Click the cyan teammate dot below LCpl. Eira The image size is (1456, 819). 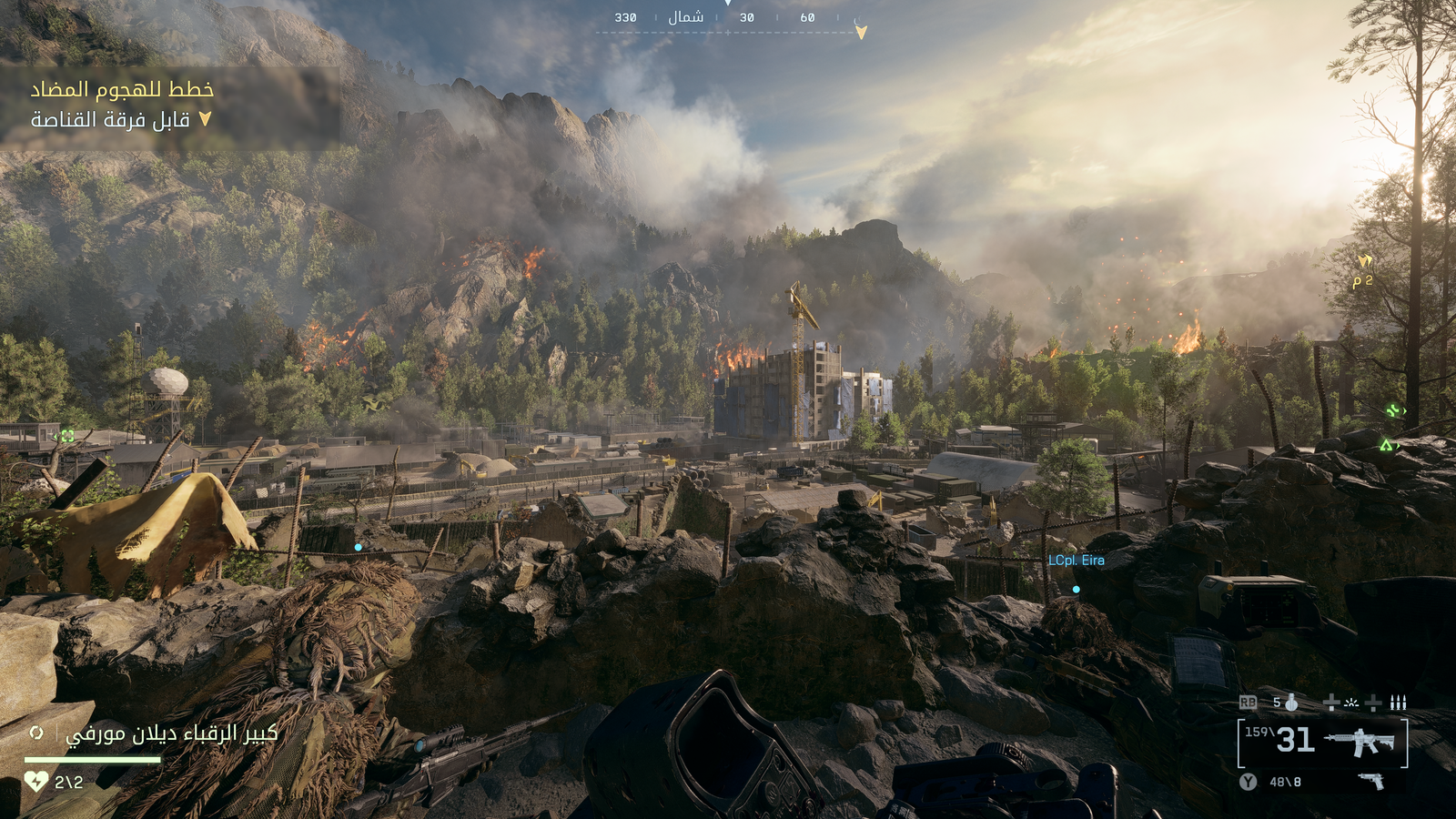(x=1077, y=588)
